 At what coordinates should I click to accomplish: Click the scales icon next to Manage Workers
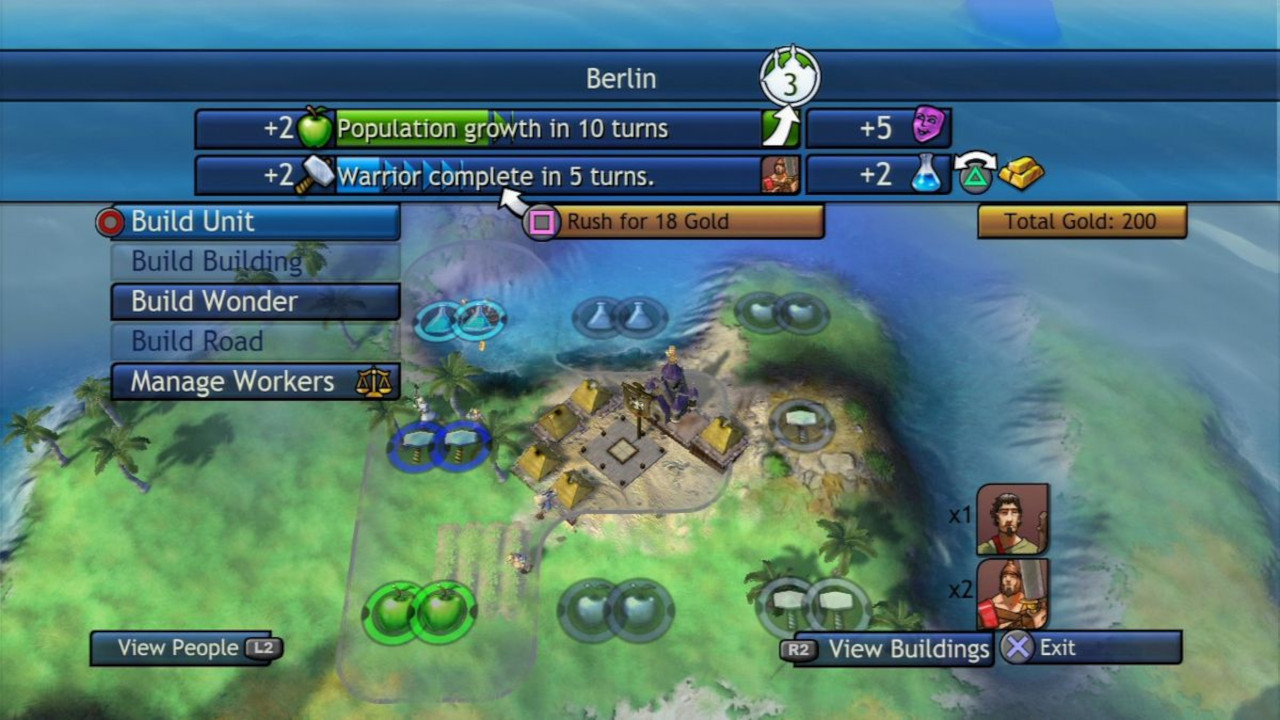click(375, 381)
